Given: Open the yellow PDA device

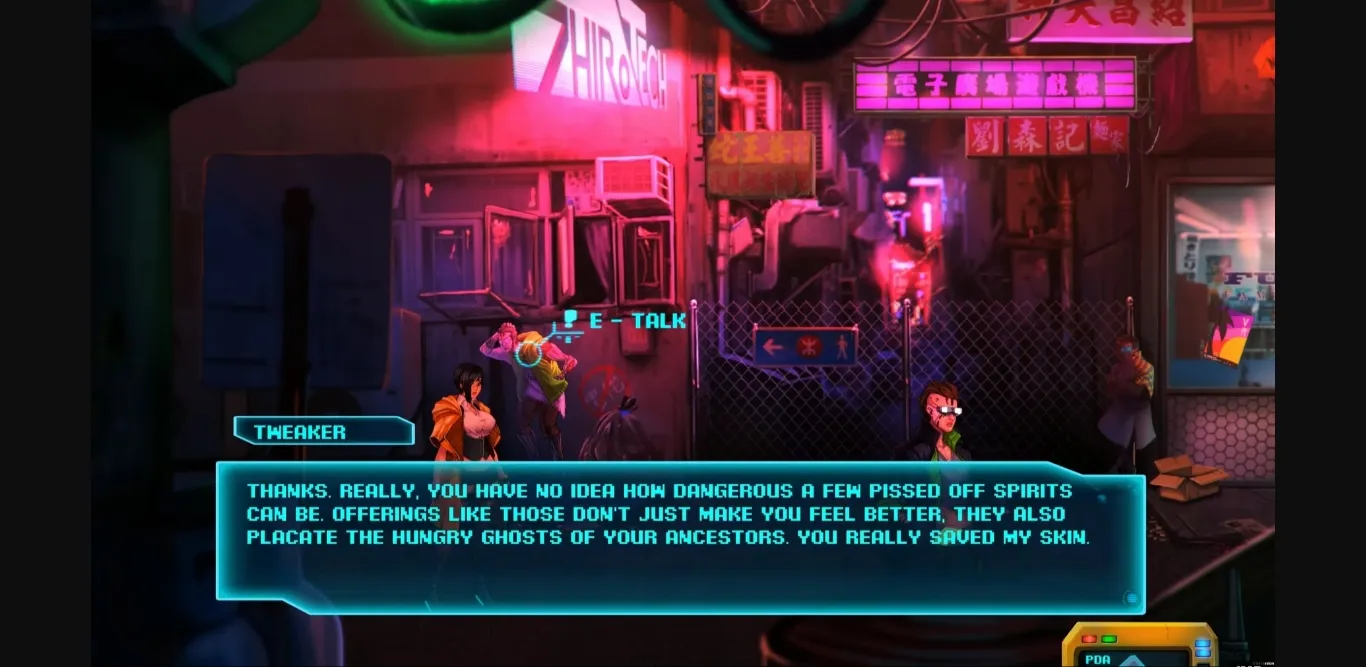Looking at the screenshot, I should tap(1139, 647).
